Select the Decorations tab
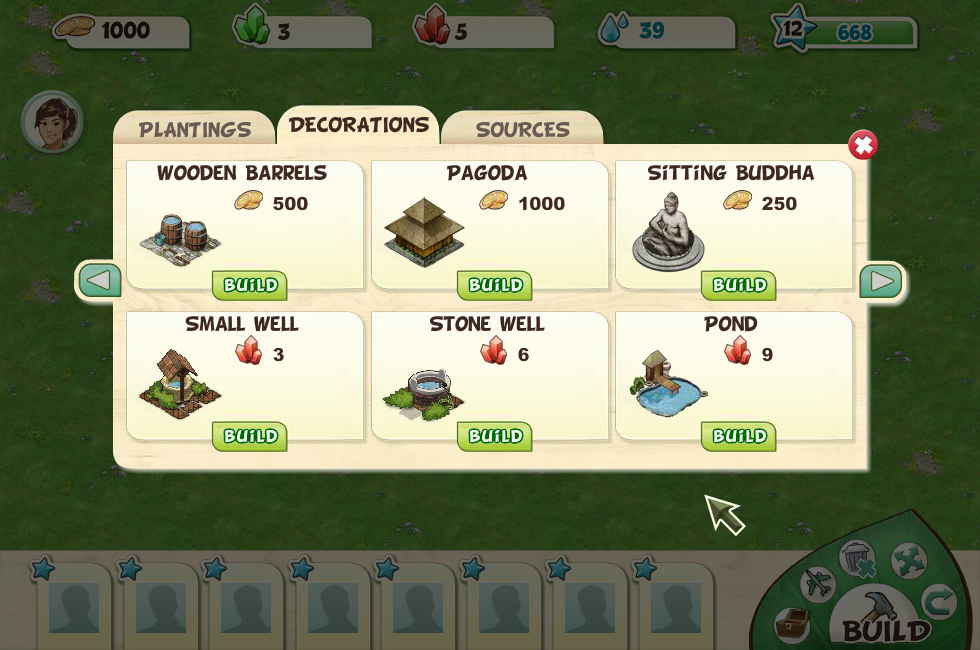980x650 pixels. pos(358,125)
